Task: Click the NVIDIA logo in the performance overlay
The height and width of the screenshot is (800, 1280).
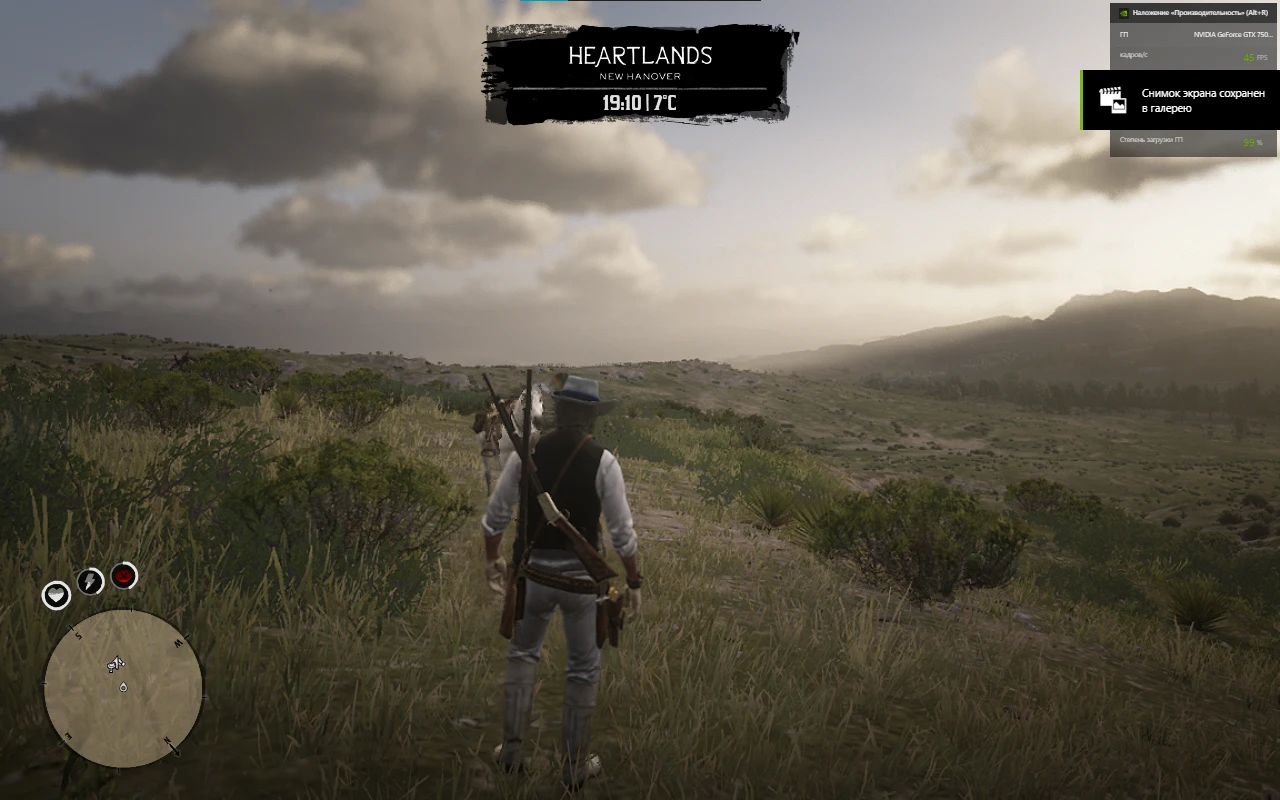Action: tap(1124, 13)
